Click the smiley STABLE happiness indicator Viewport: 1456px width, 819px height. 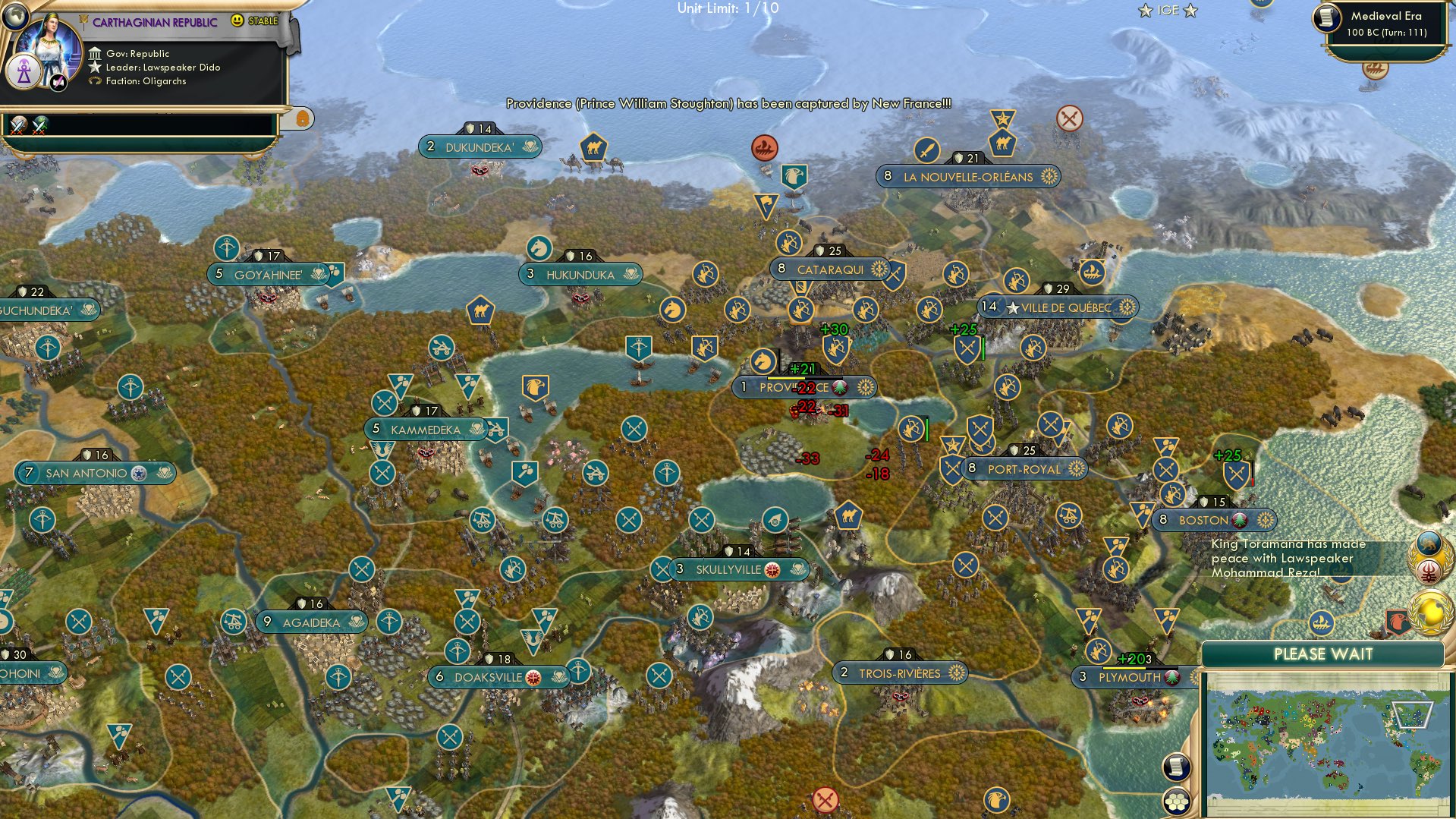click(237, 22)
